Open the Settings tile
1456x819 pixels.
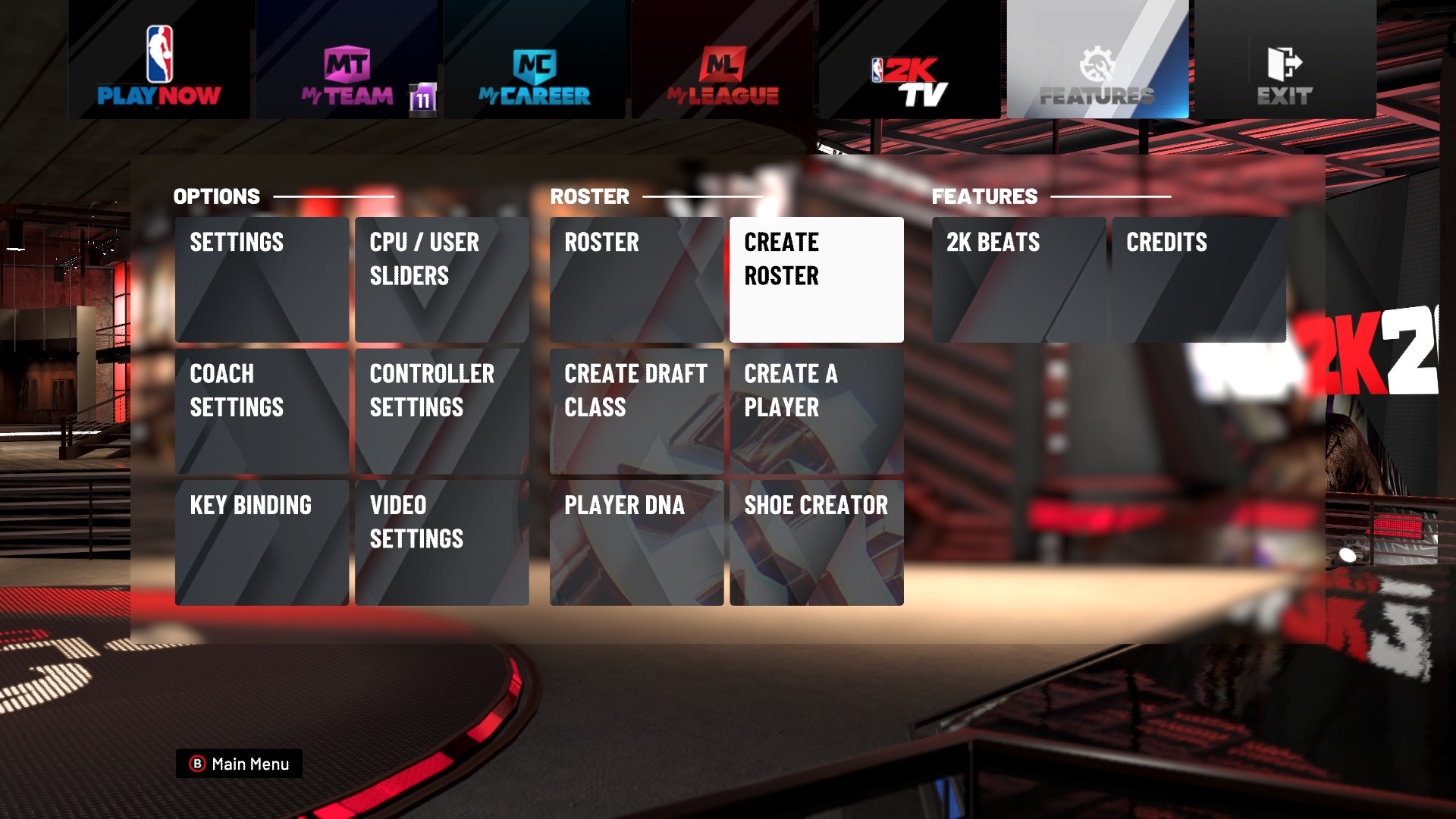click(x=262, y=279)
